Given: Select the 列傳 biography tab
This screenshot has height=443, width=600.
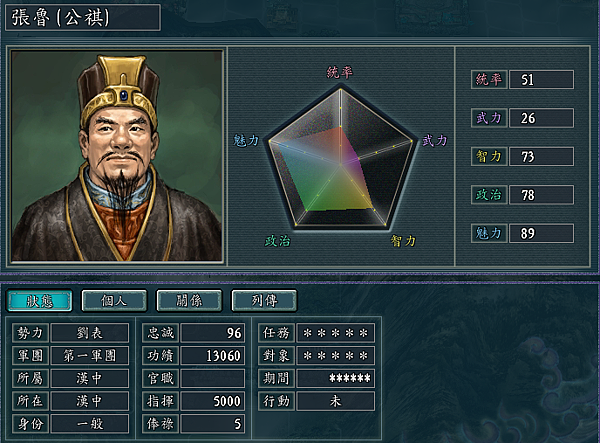Looking at the screenshot, I should 263,300.
